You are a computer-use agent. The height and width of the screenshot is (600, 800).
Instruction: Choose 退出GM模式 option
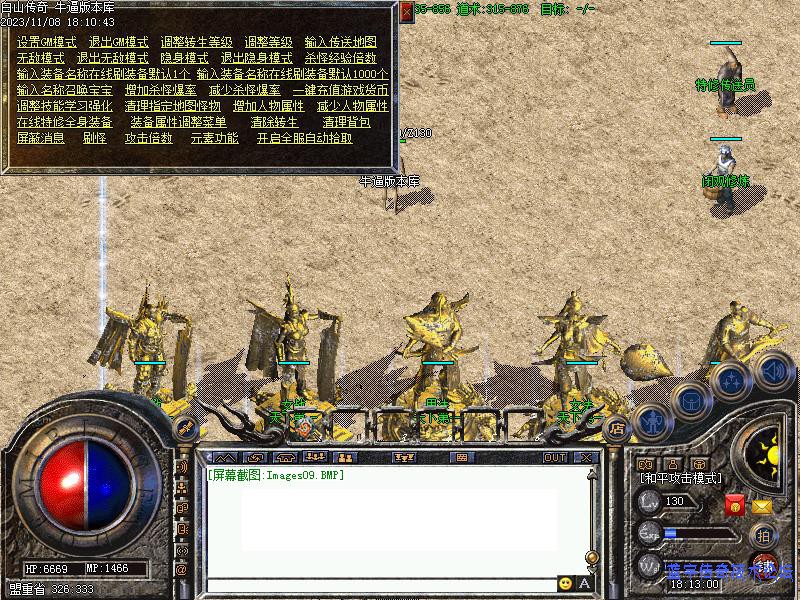(118, 42)
